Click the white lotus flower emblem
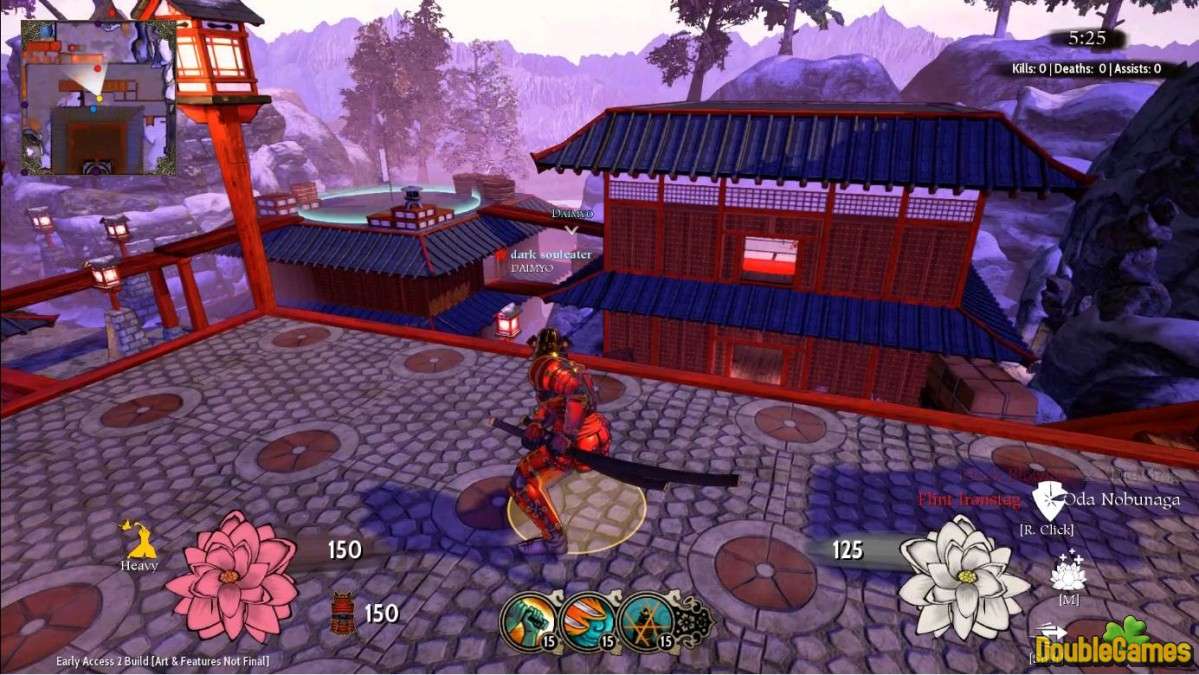The width and height of the screenshot is (1199, 675). (x=964, y=577)
